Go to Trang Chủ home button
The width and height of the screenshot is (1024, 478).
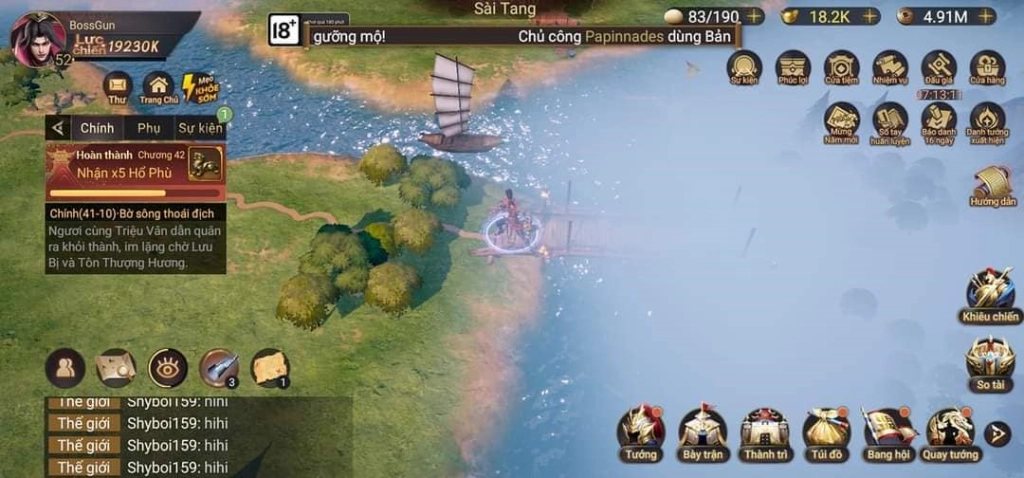pyautogui.click(x=158, y=86)
